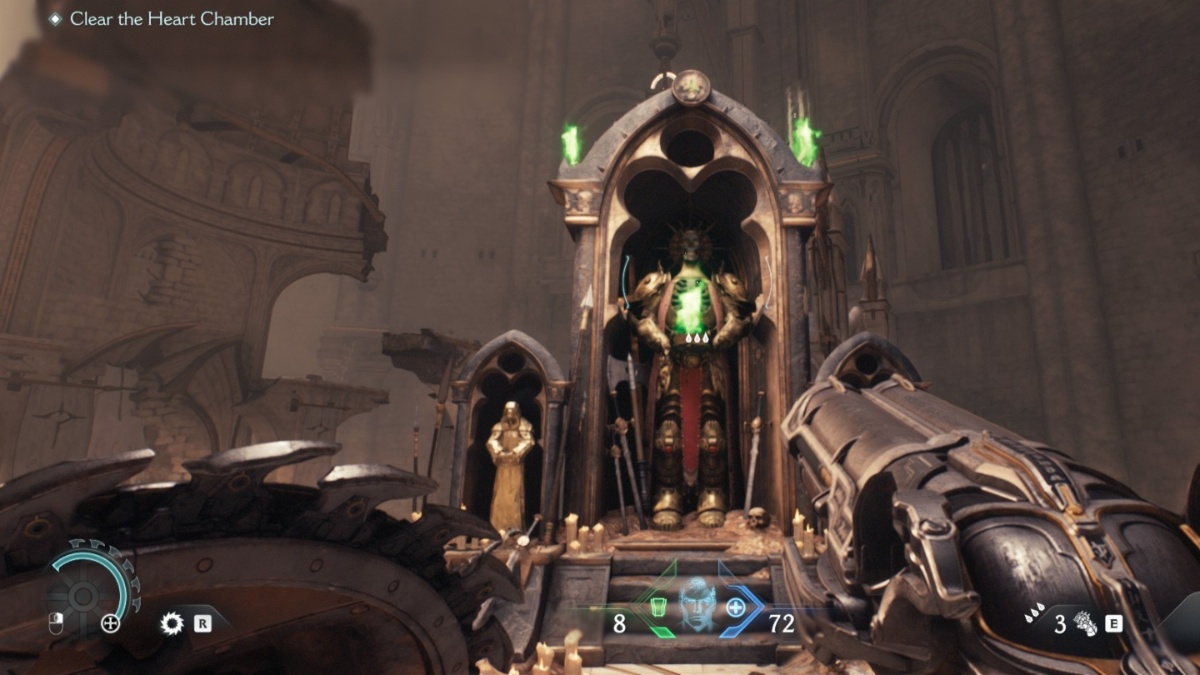Select the Clear the Heart Chamber objective

tap(171, 19)
